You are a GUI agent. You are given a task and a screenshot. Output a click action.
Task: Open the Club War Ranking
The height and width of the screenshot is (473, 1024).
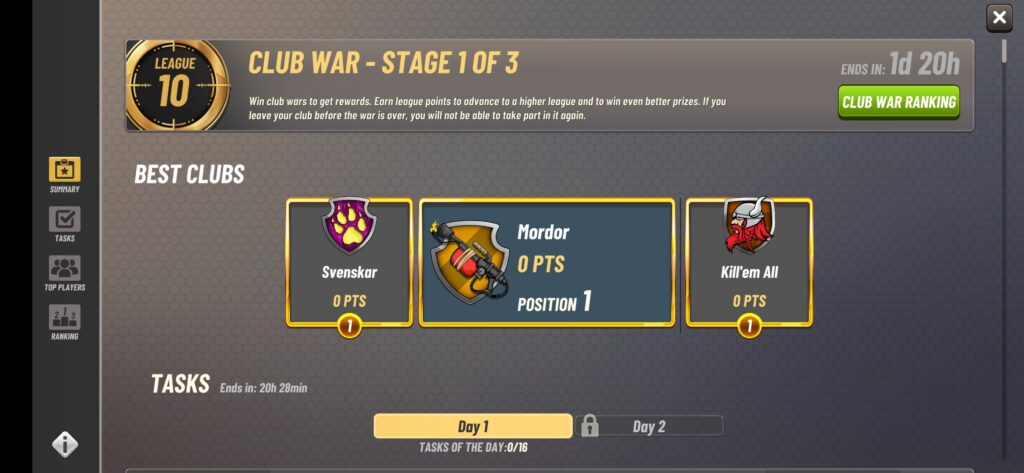click(x=898, y=102)
